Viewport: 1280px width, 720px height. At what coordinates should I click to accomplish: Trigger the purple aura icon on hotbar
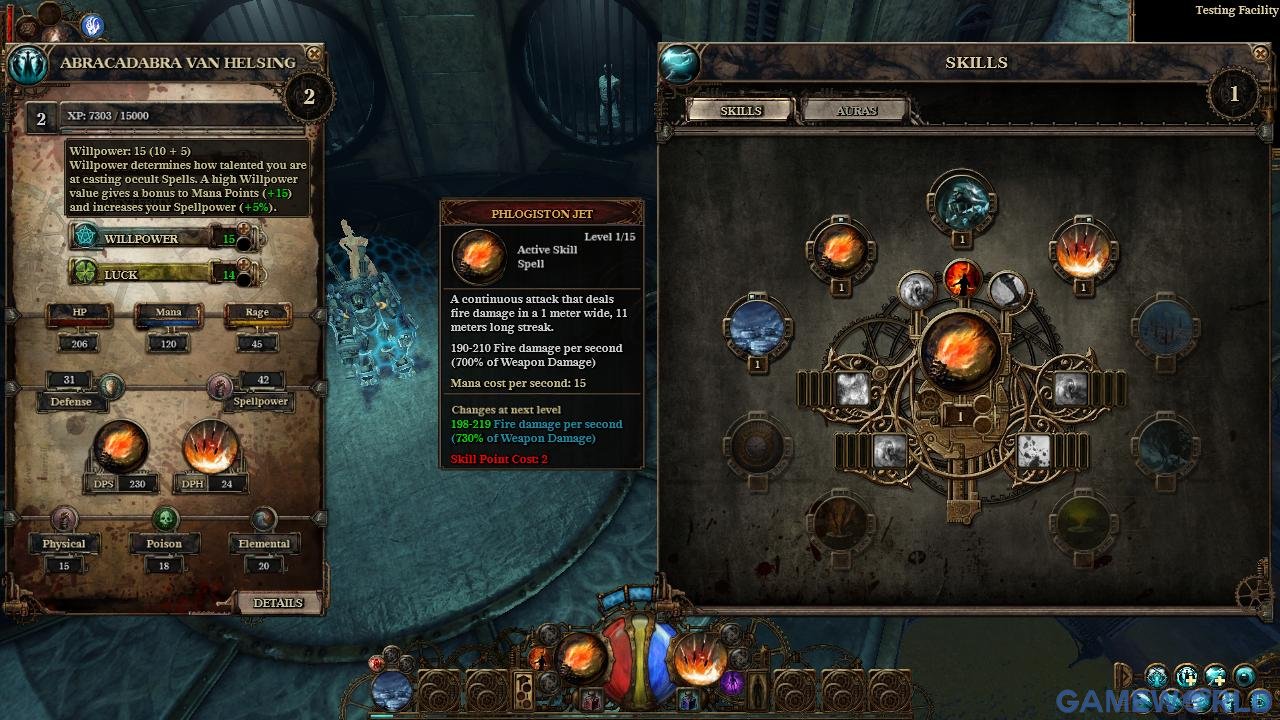733,684
